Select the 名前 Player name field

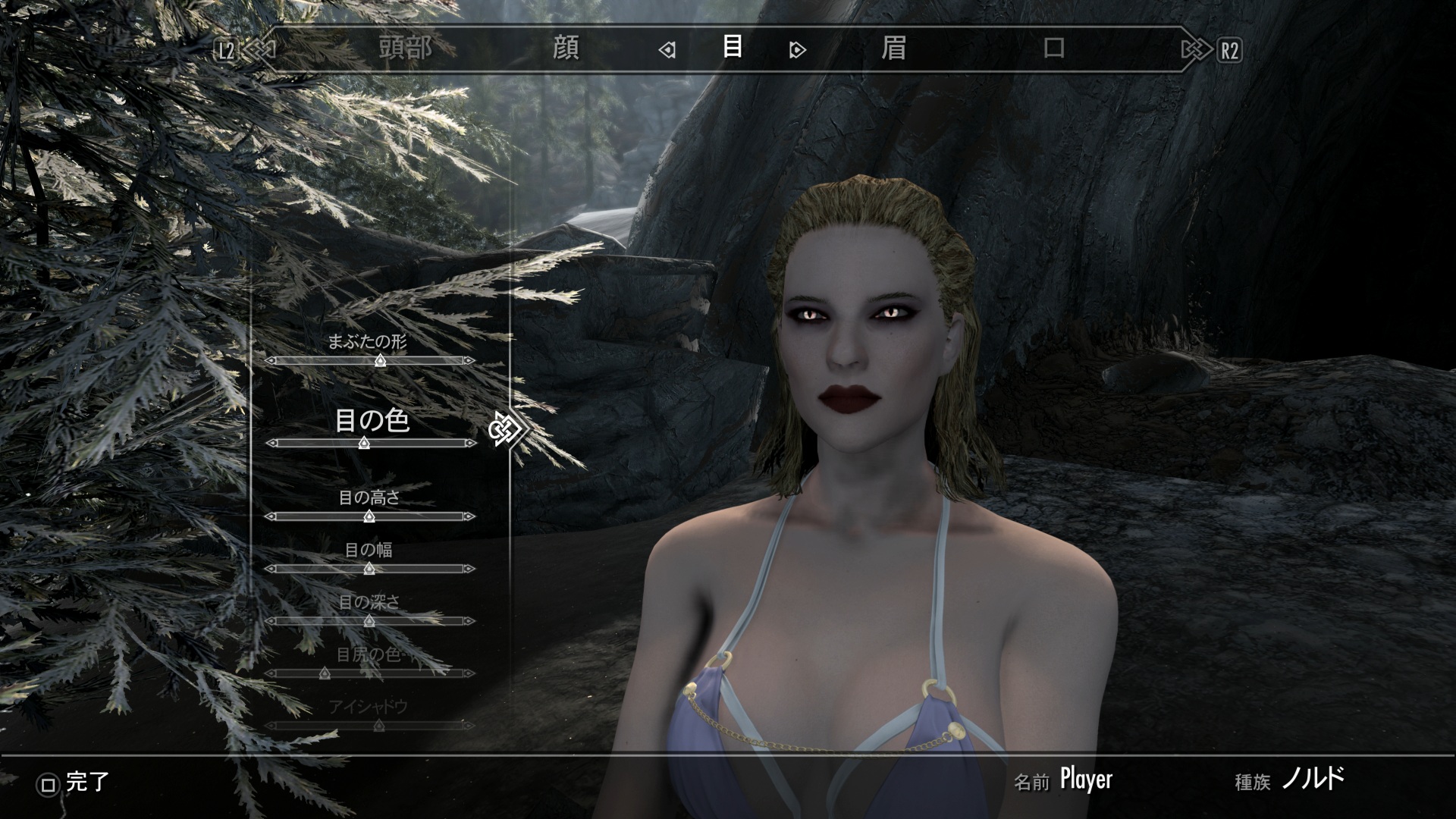(x=1085, y=780)
